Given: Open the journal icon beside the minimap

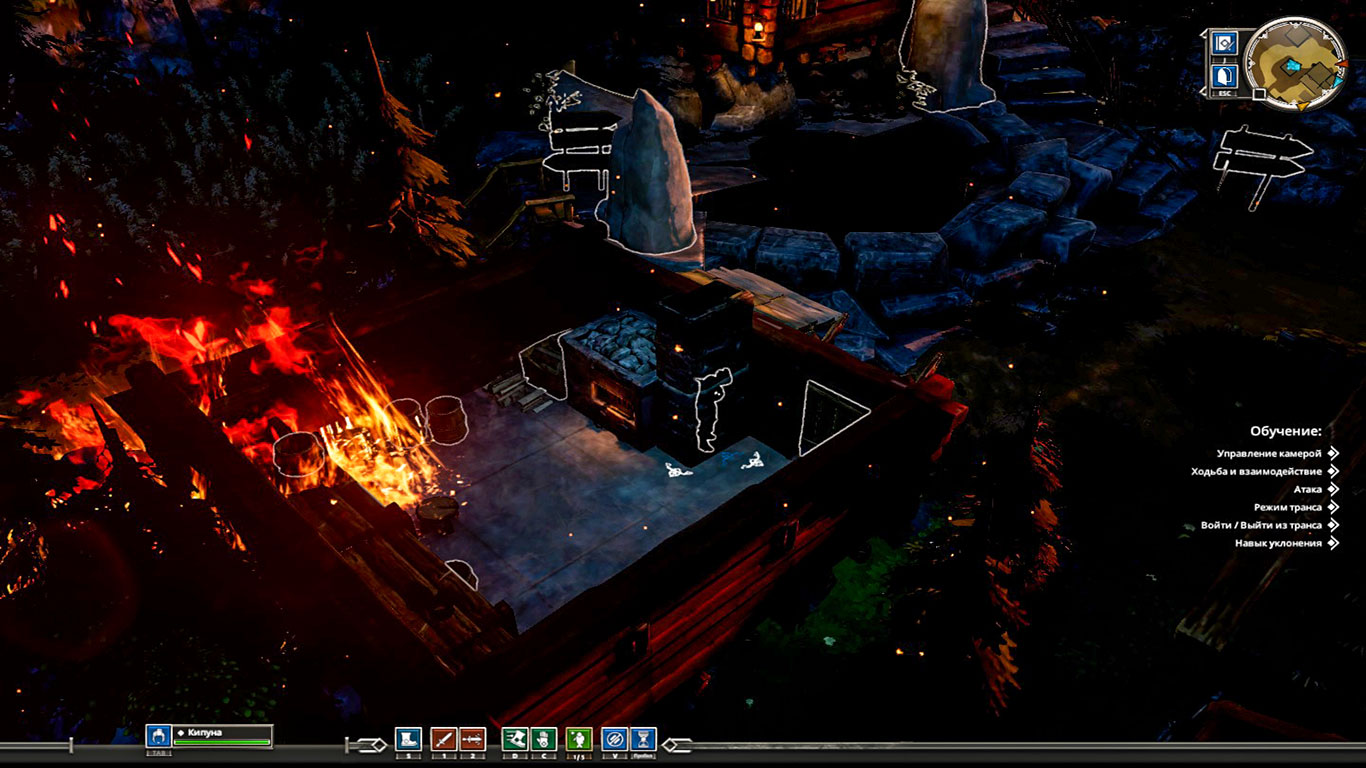Looking at the screenshot, I should (1225, 43).
